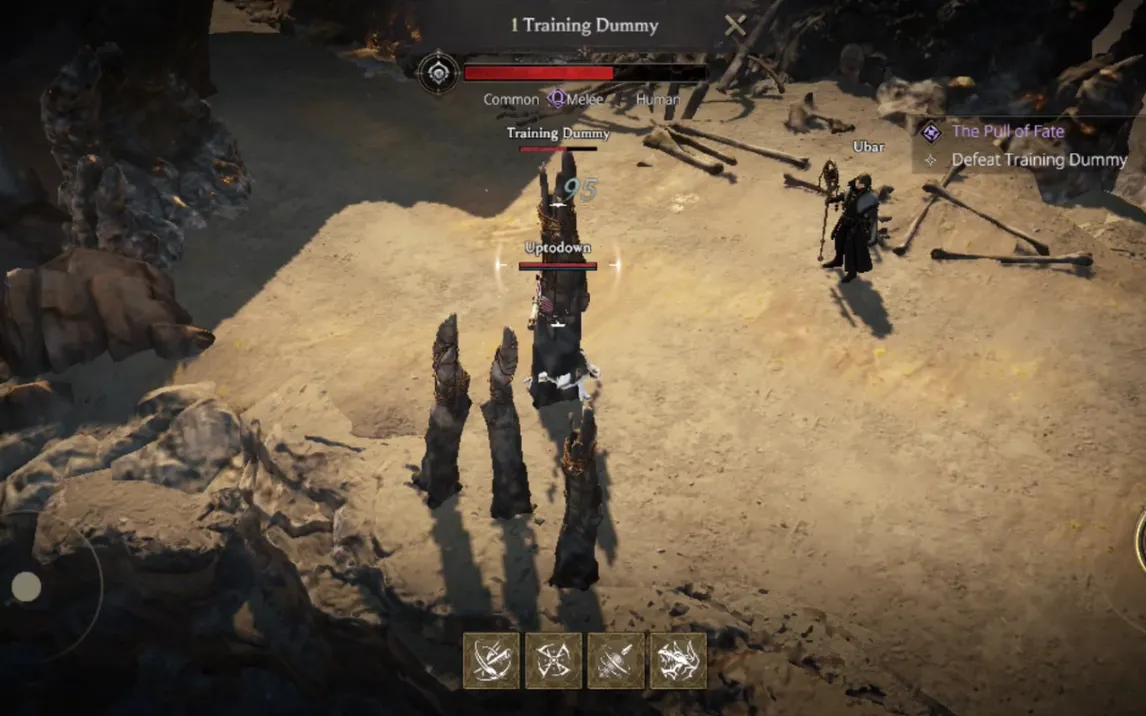The image size is (1146, 716).
Task: Tap the round target emblem beside the health bar
Action: pos(438,73)
